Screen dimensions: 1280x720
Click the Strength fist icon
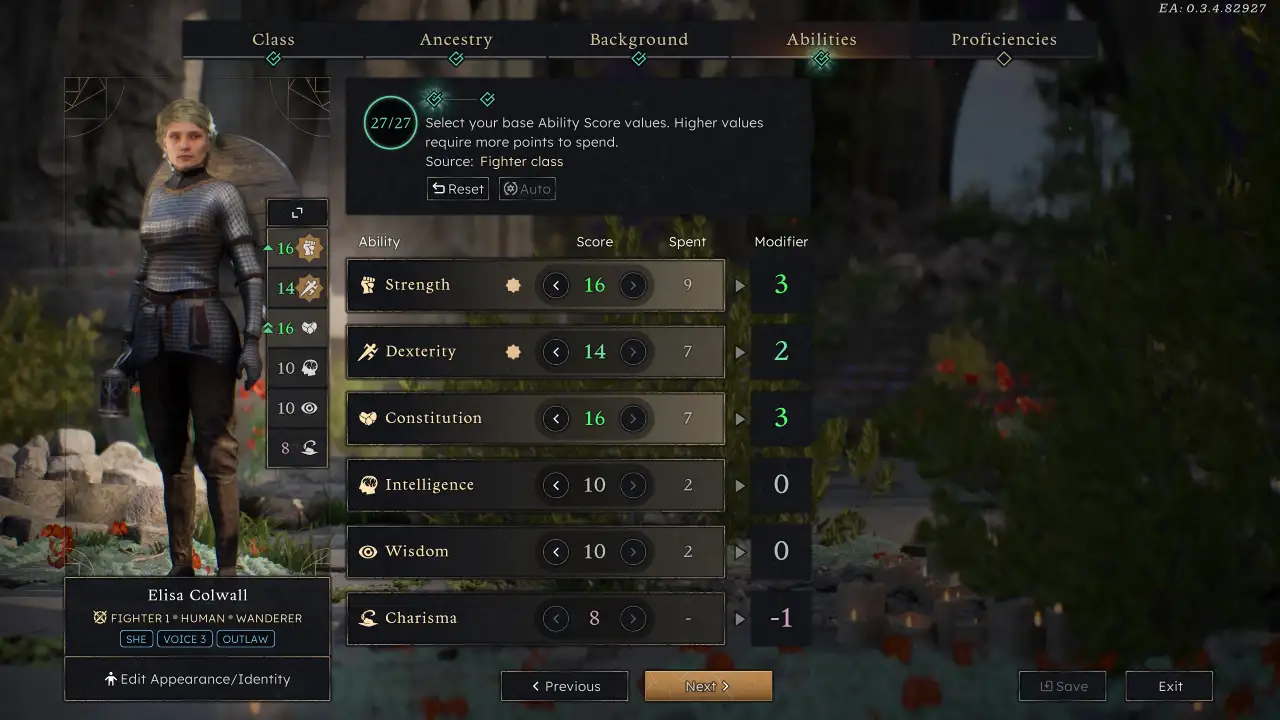point(368,285)
